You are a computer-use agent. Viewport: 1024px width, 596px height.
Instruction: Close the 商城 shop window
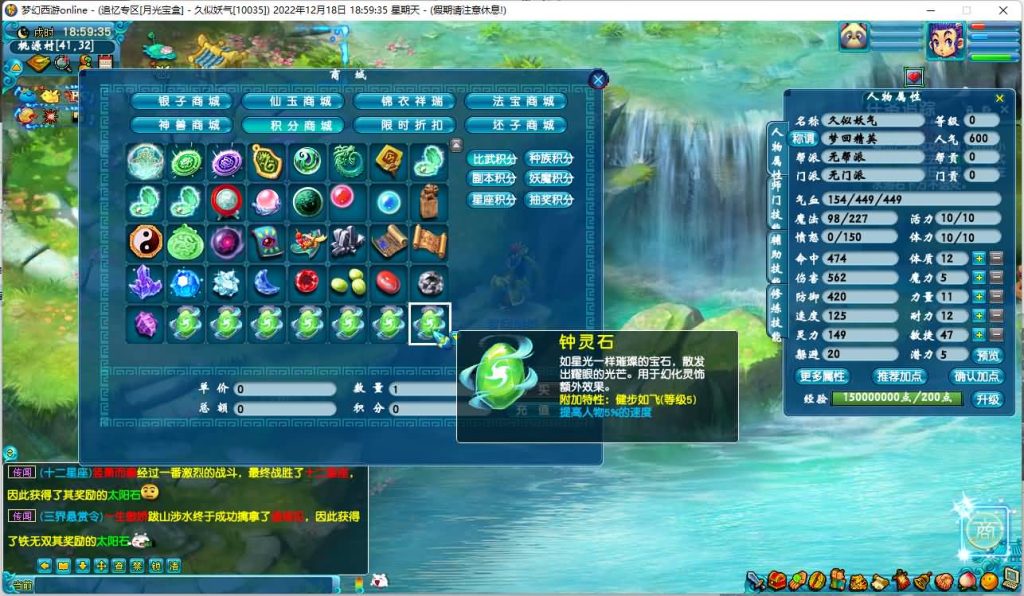598,80
